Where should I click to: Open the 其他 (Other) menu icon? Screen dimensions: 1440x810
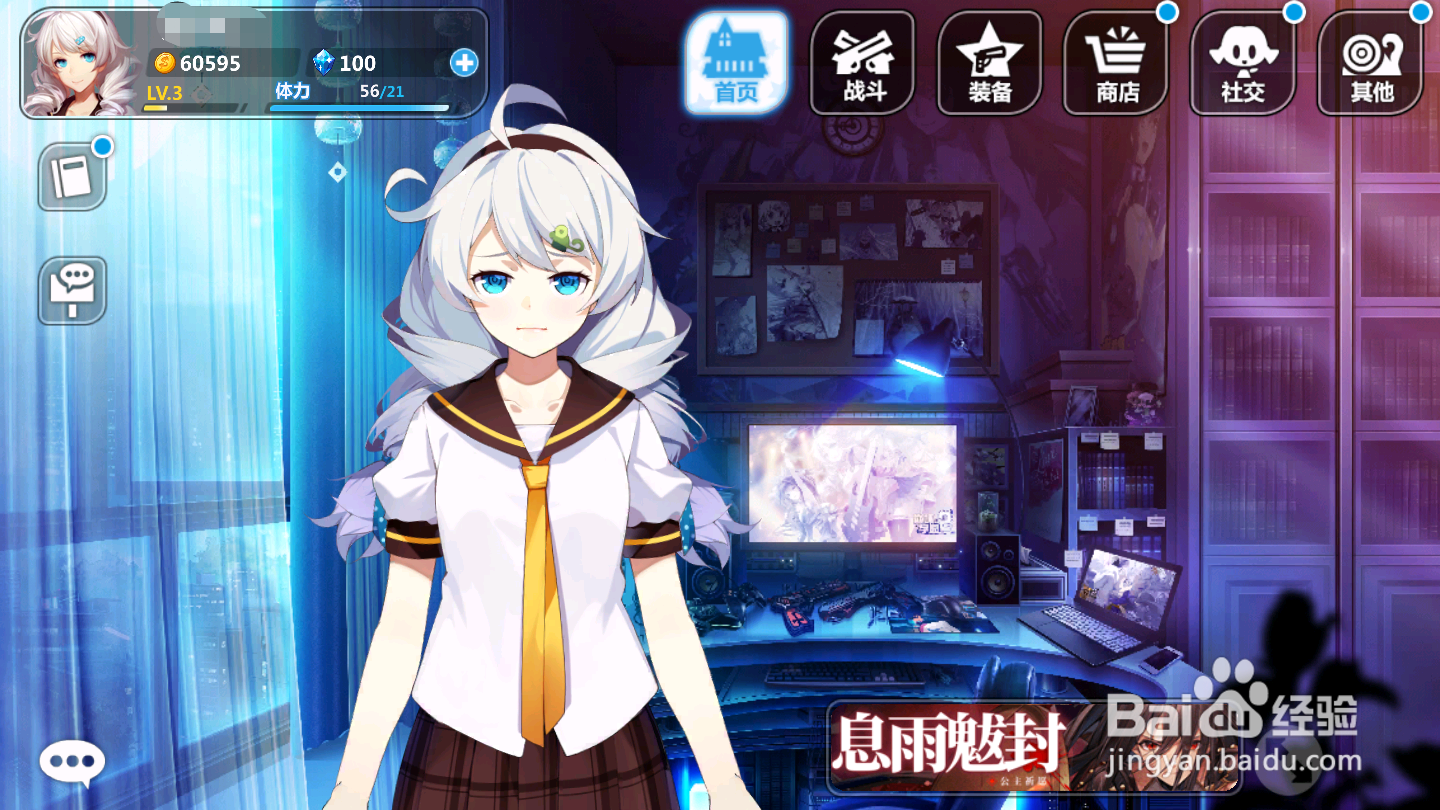tap(1370, 62)
